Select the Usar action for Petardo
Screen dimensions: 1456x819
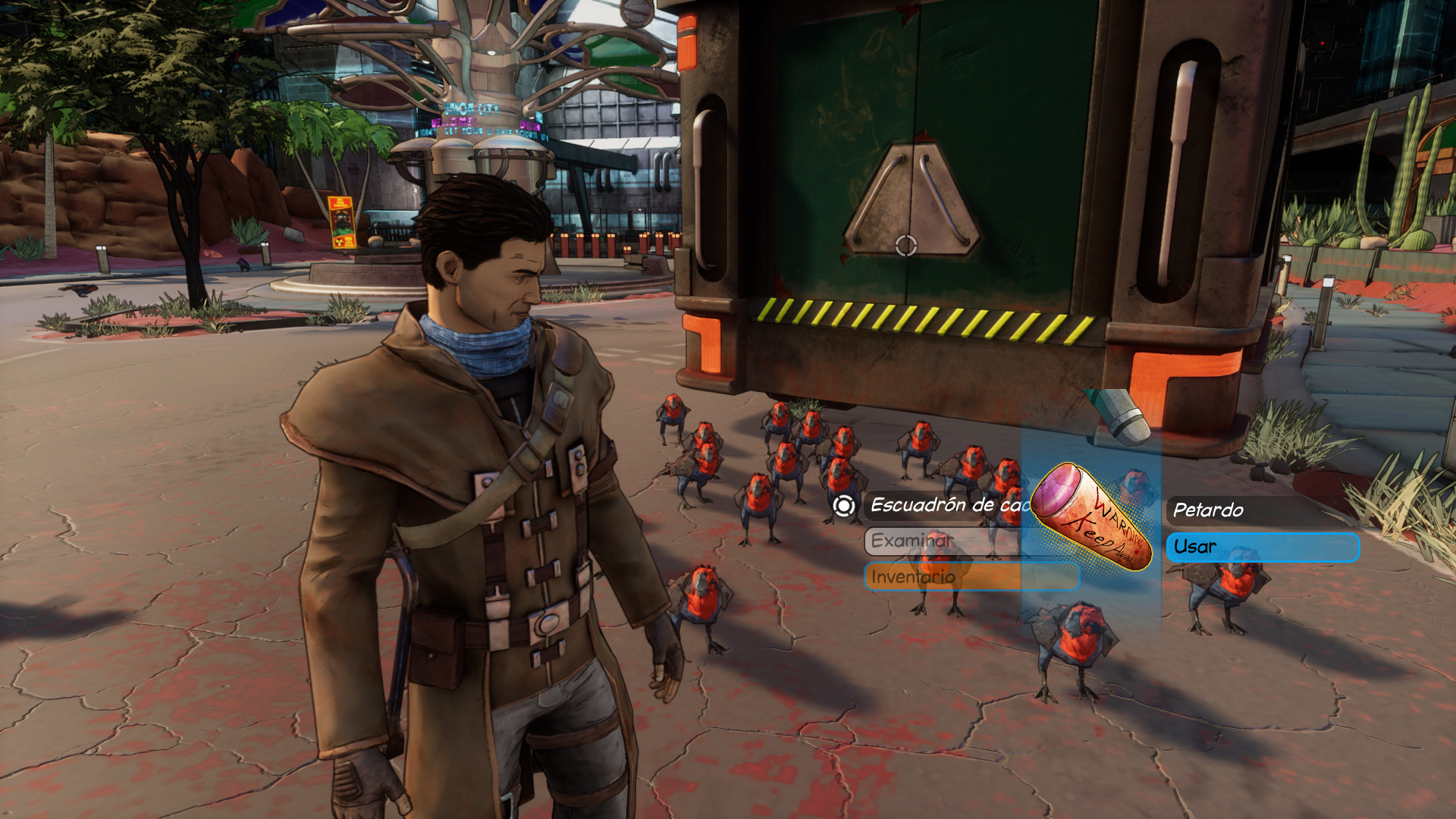1262,548
